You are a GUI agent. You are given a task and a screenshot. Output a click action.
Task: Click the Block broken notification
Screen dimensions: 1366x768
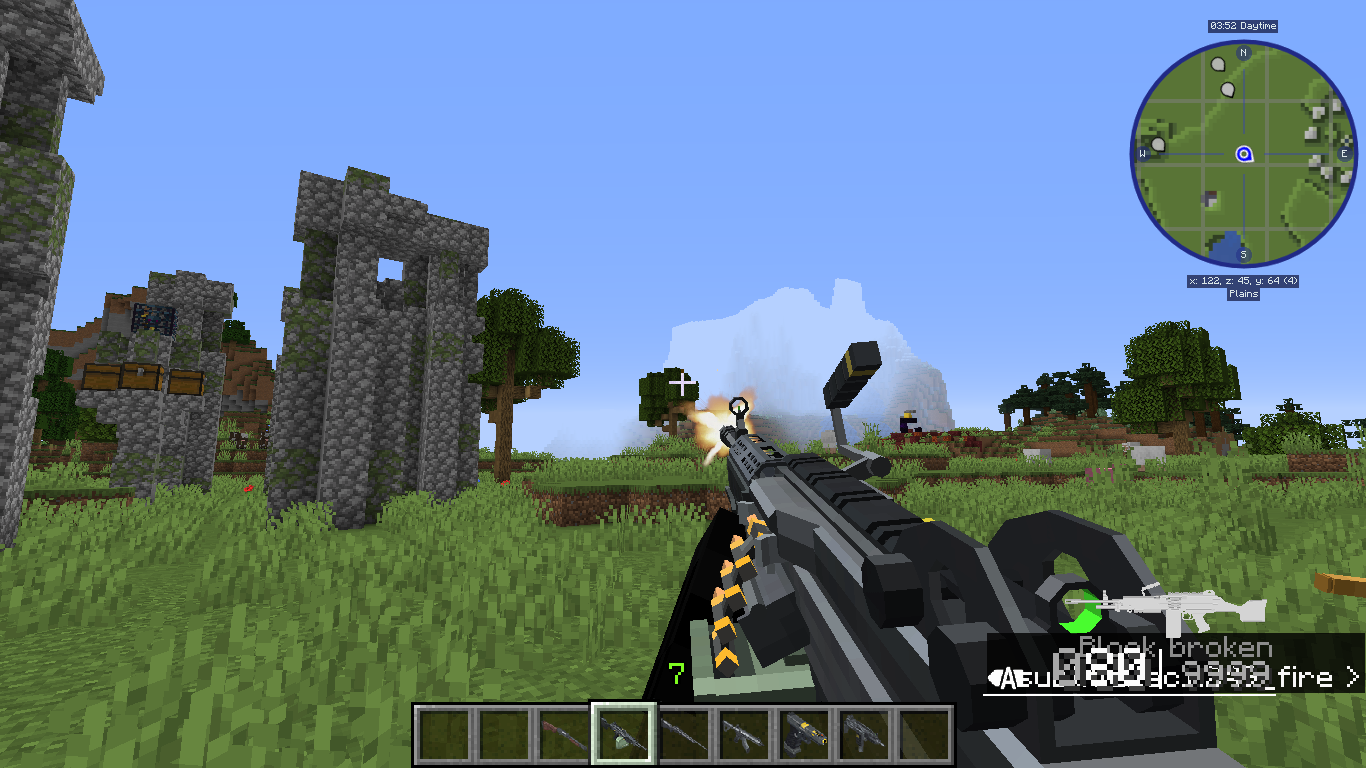point(1175,646)
